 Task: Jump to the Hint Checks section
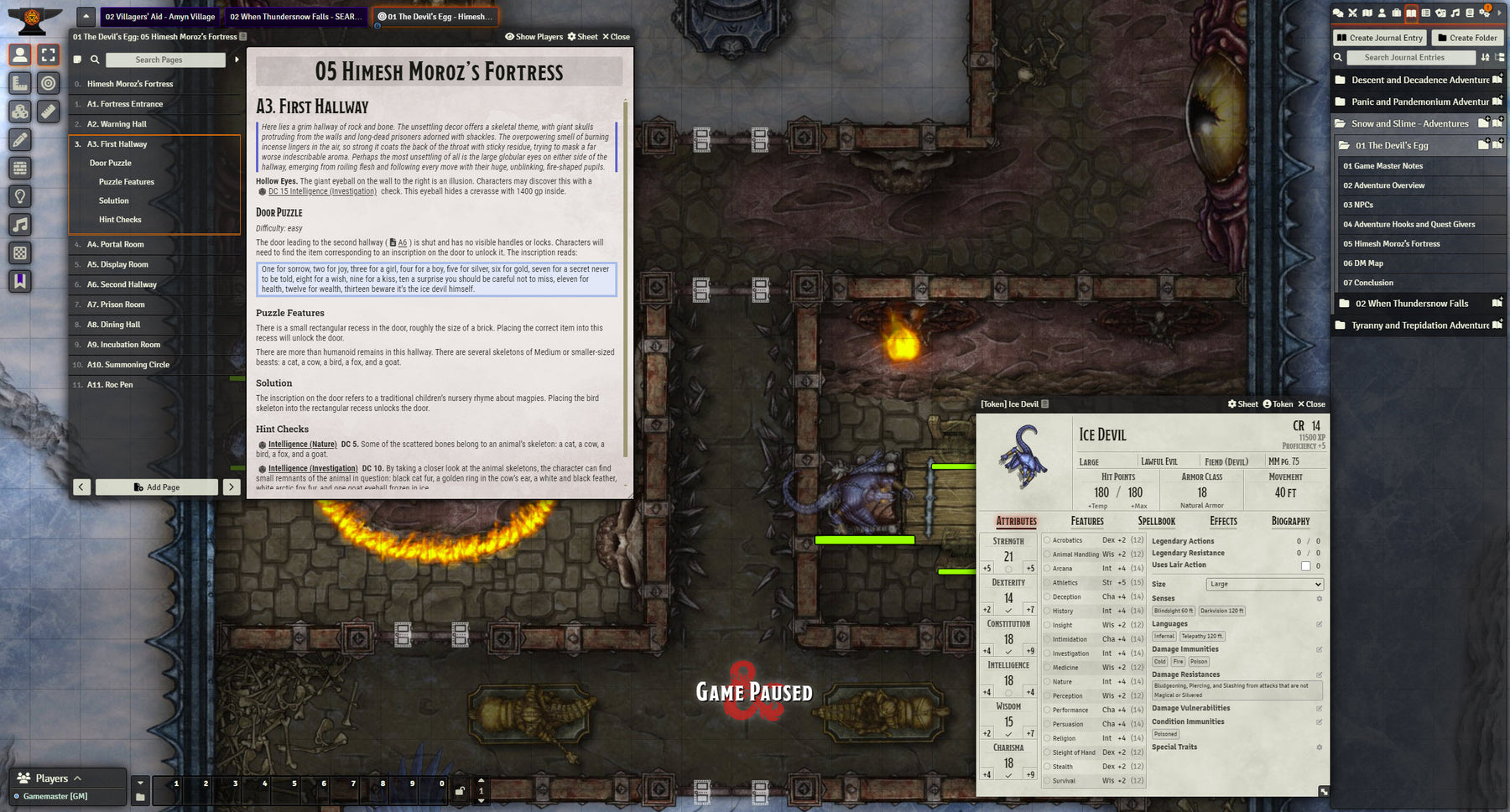point(120,220)
